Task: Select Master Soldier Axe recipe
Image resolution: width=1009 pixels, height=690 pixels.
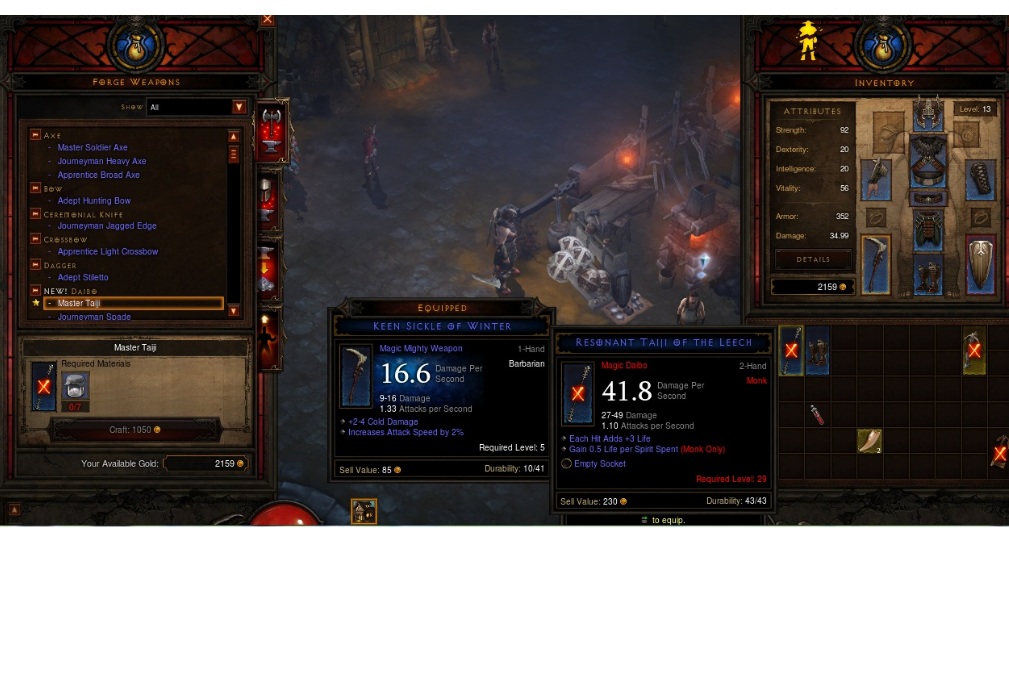Action: point(92,148)
